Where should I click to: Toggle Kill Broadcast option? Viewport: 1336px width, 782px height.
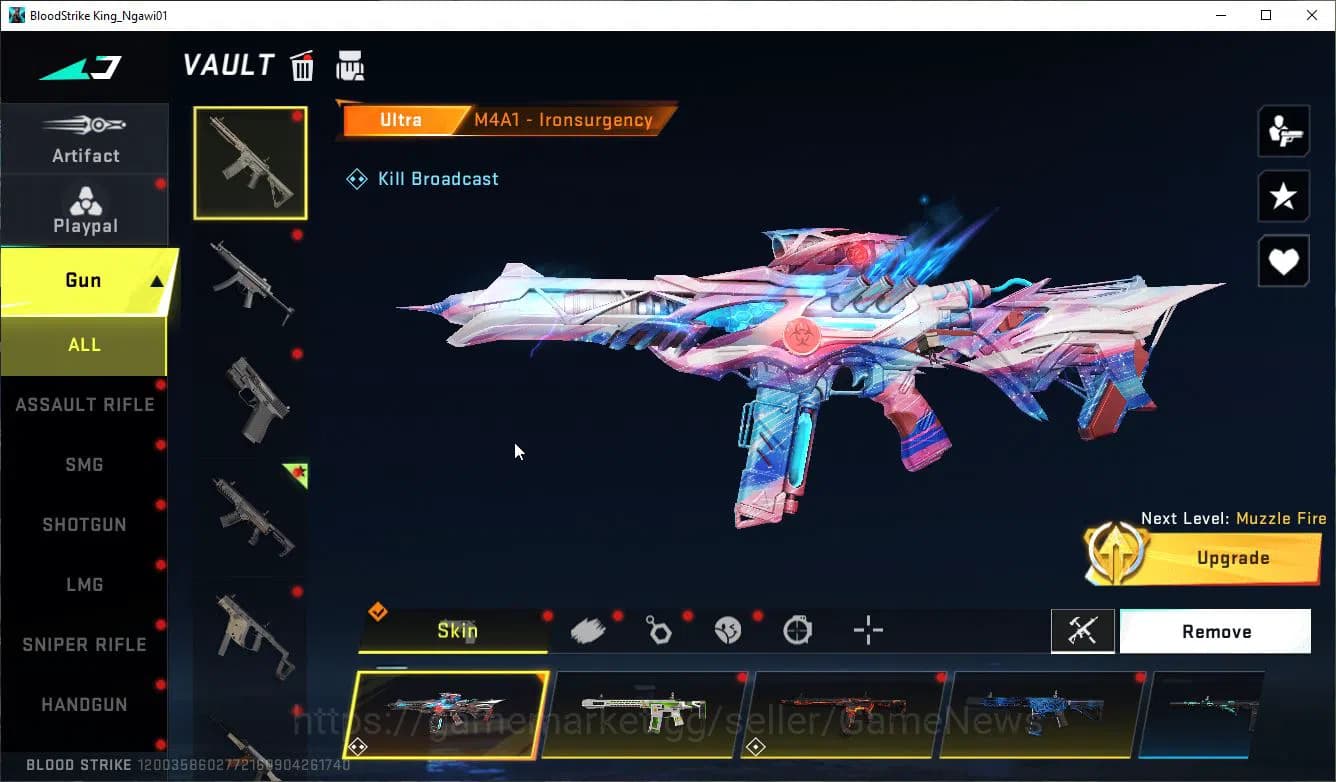tap(422, 178)
